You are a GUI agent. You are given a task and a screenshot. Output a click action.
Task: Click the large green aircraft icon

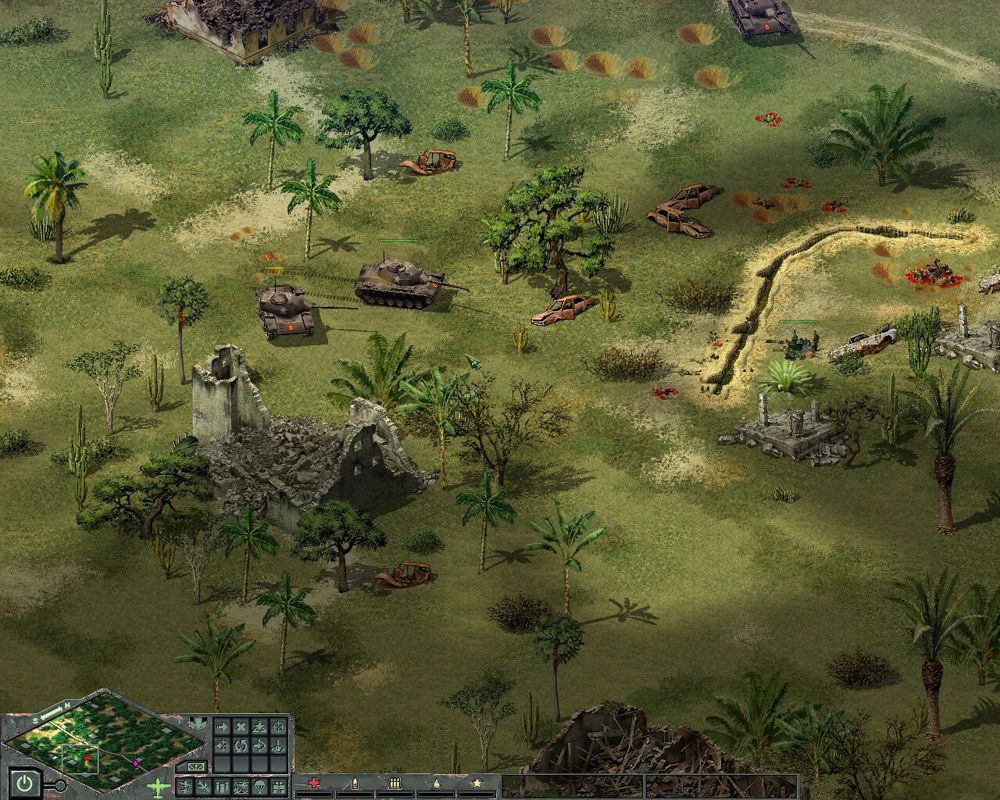point(158,788)
